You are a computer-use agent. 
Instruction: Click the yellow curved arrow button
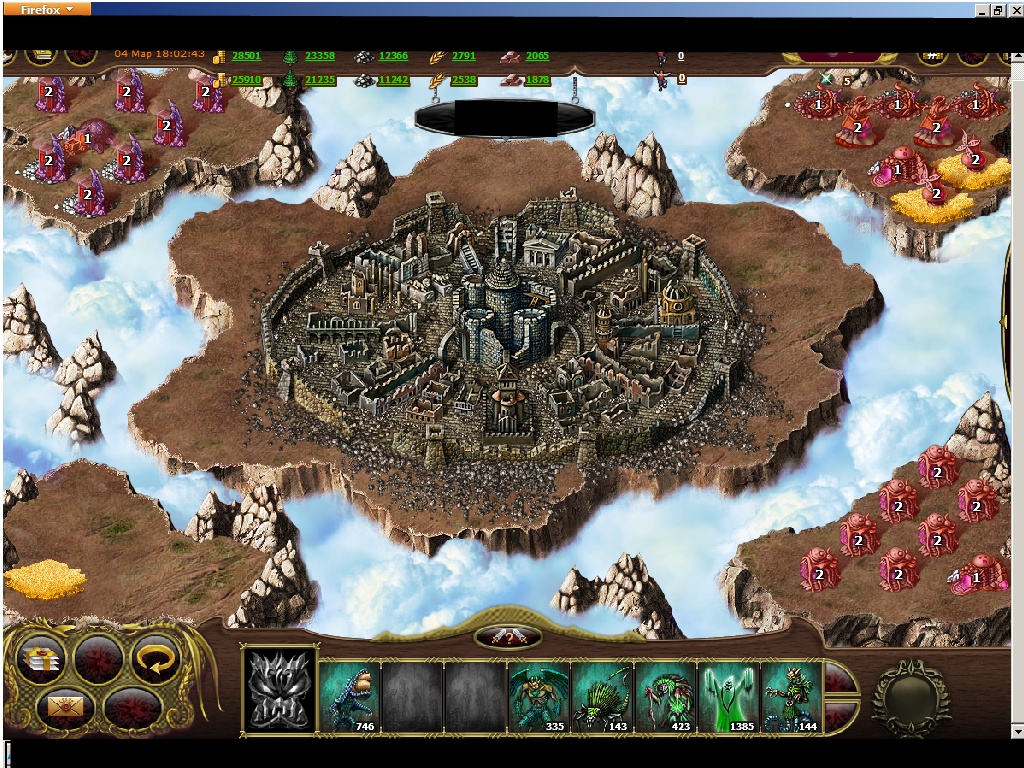[155, 659]
